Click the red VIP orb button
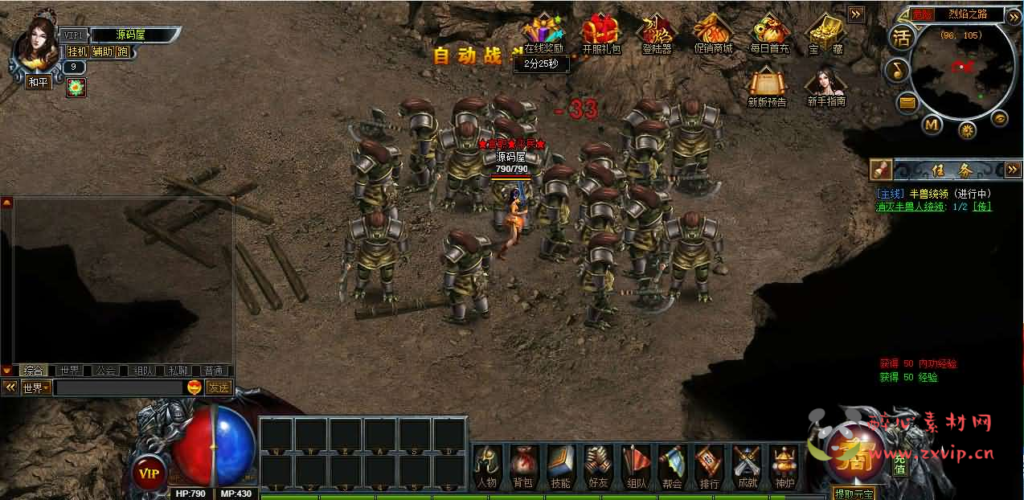The height and width of the screenshot is (500, 1024). pyautogui.click(x=149, y=472)
